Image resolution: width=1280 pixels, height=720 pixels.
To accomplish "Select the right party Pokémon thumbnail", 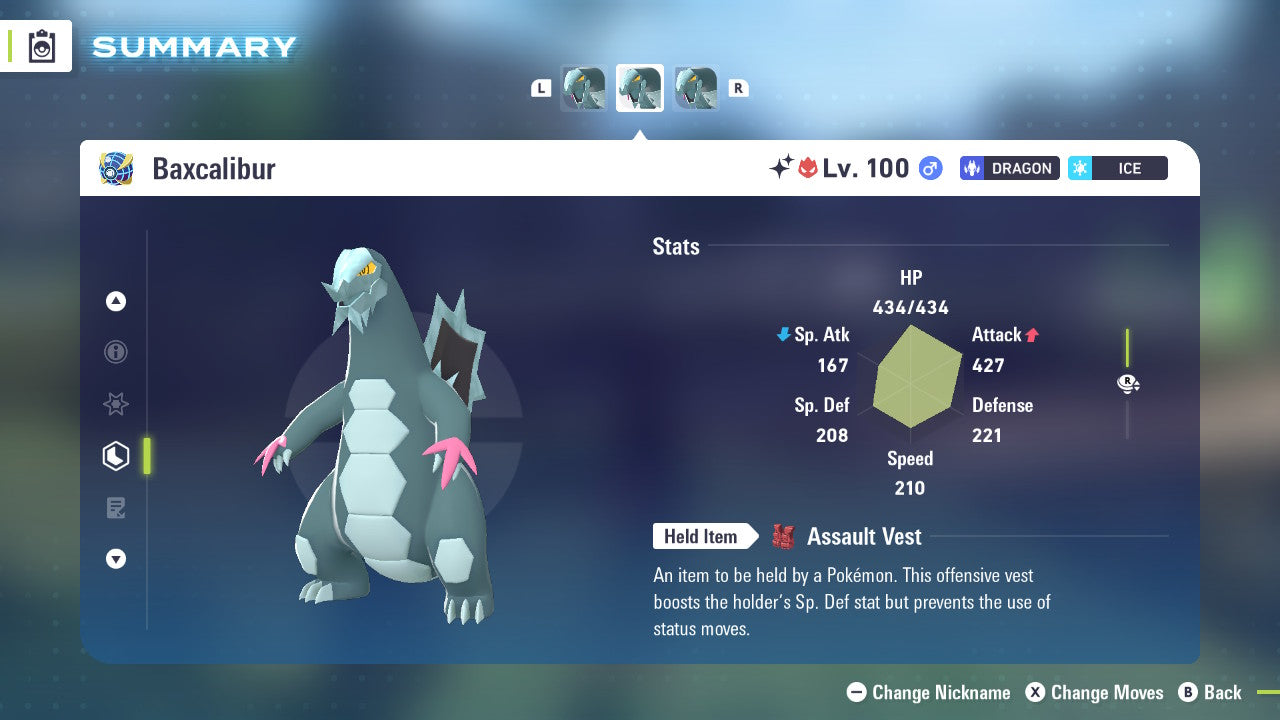I will [695, 88].
